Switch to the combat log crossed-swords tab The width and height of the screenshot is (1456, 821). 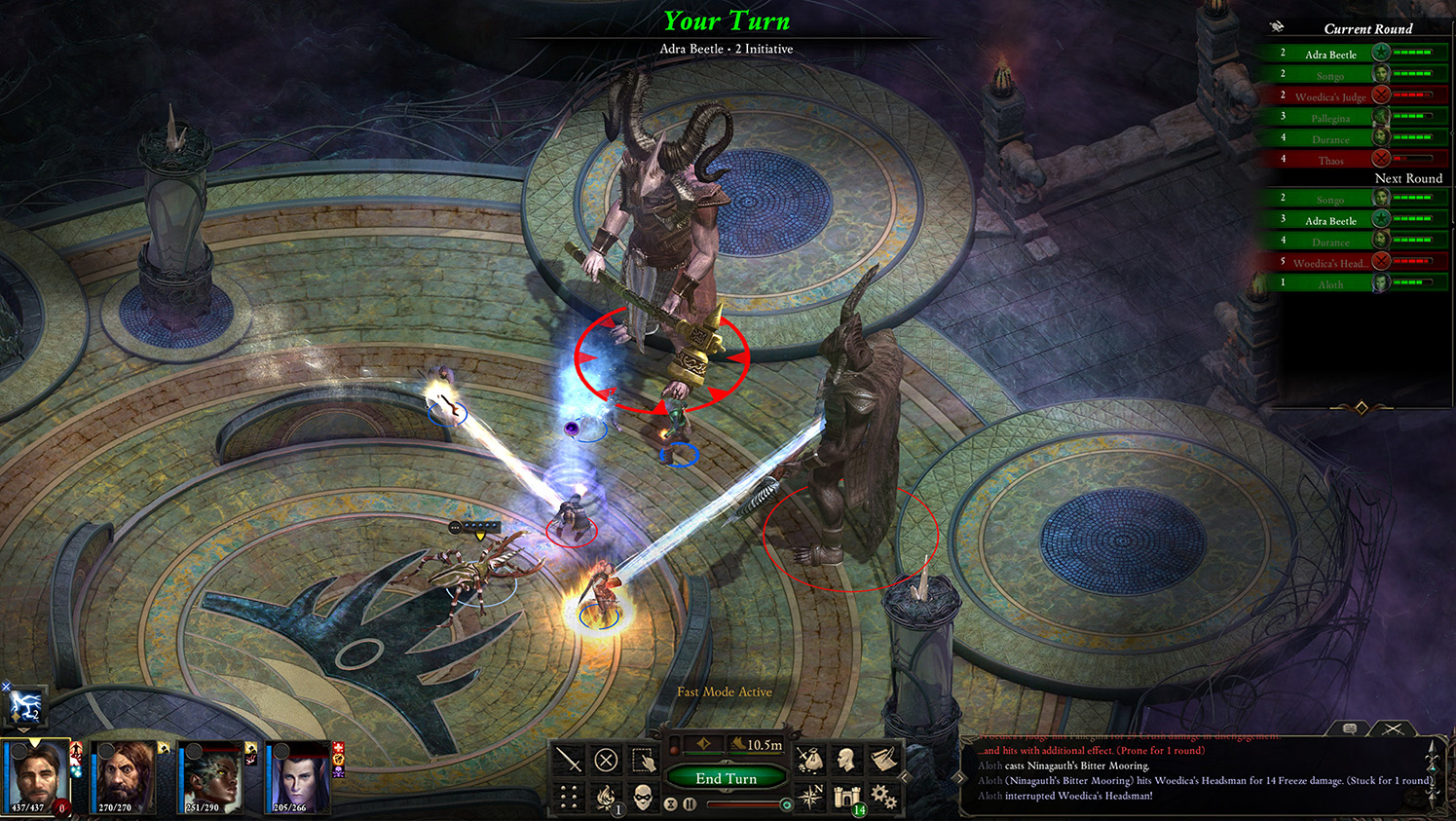[x=1393, y=728]
